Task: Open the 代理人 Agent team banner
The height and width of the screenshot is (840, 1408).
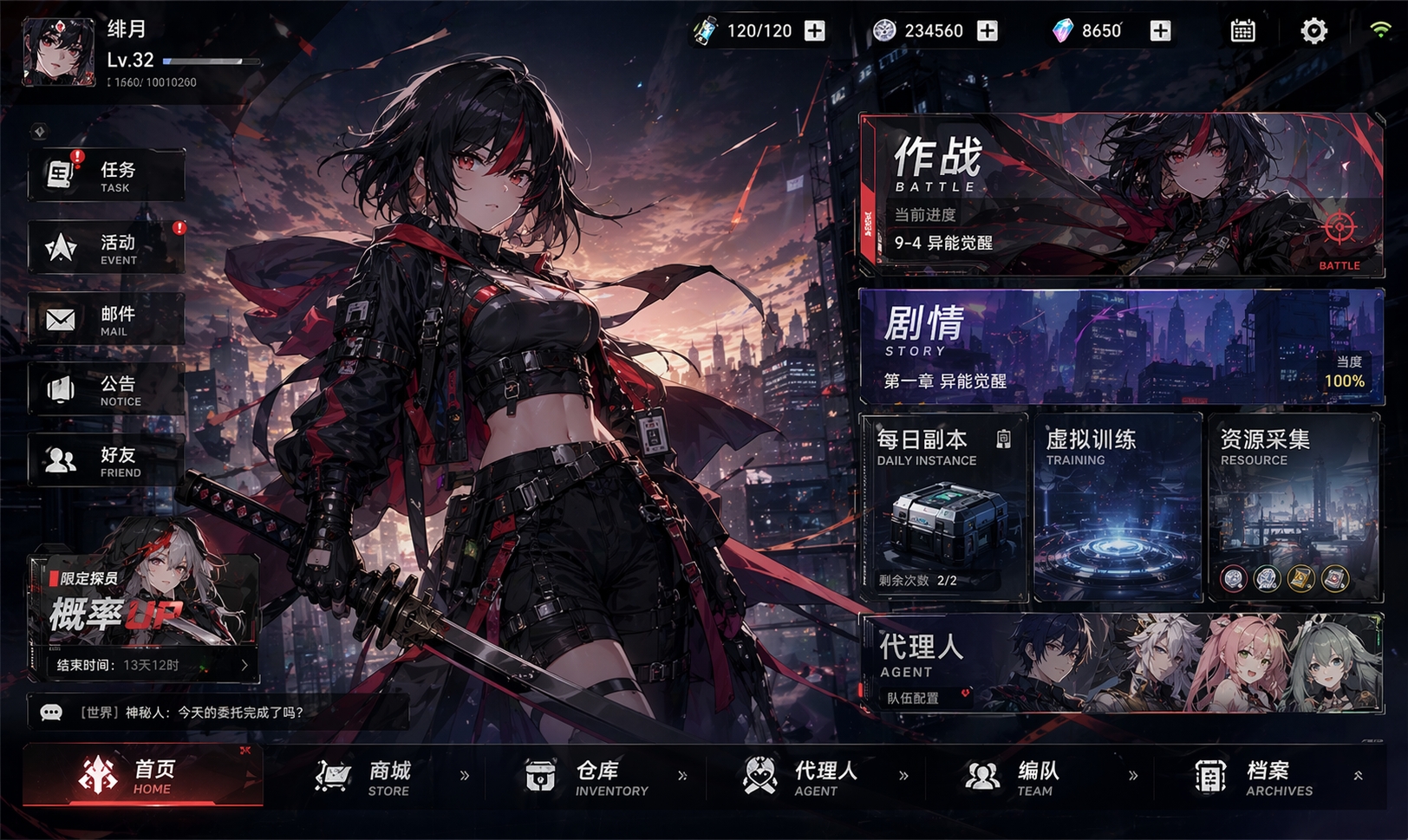Action: pos(1120,663)
